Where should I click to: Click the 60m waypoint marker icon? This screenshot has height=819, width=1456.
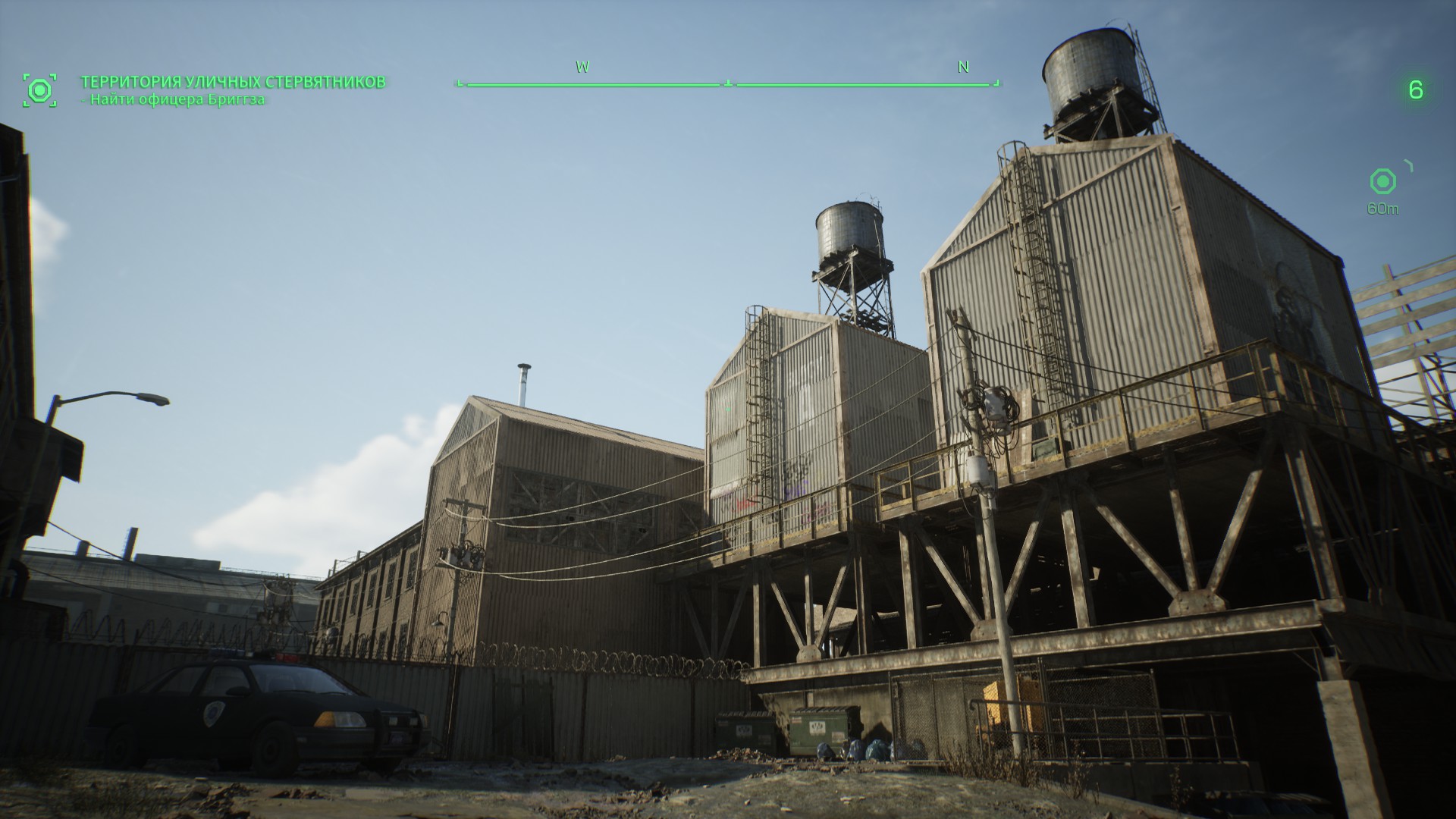[x=1382, y=181]
